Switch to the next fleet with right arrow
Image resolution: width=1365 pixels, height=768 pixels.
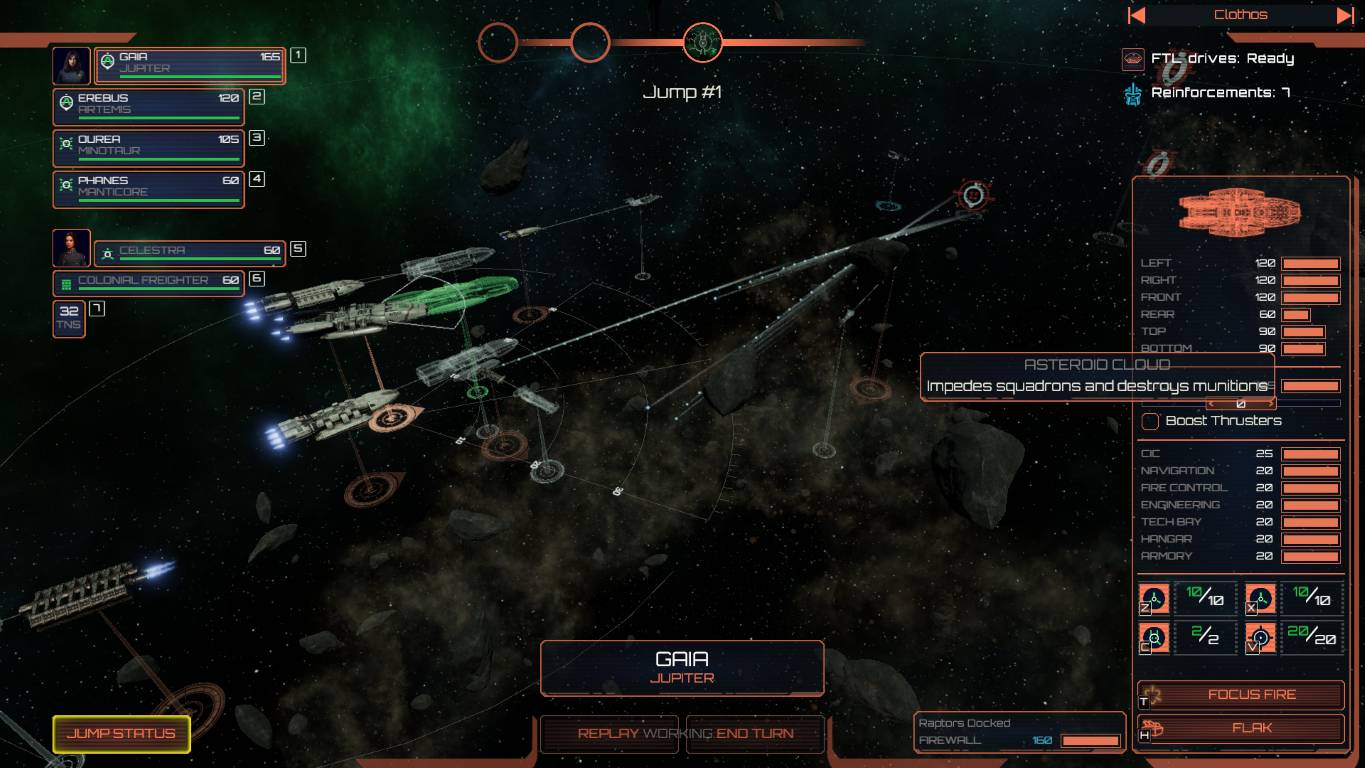[1345, 15]
